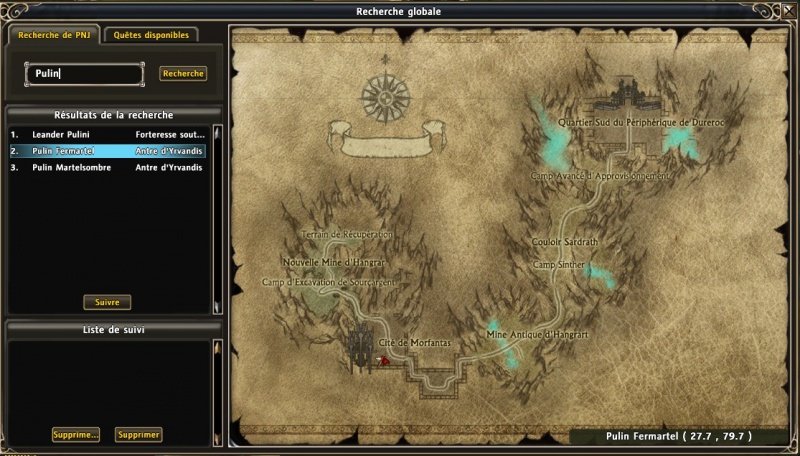Viewport: 800px width, 456px height.
Task: Hit the Suivre button
Action: tap(107, 302)
